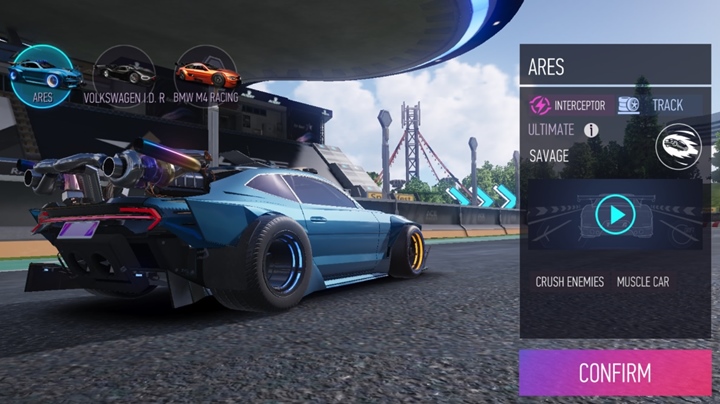Select the Ares car thumbnail

pyautogui.click(x=41, y=73)
